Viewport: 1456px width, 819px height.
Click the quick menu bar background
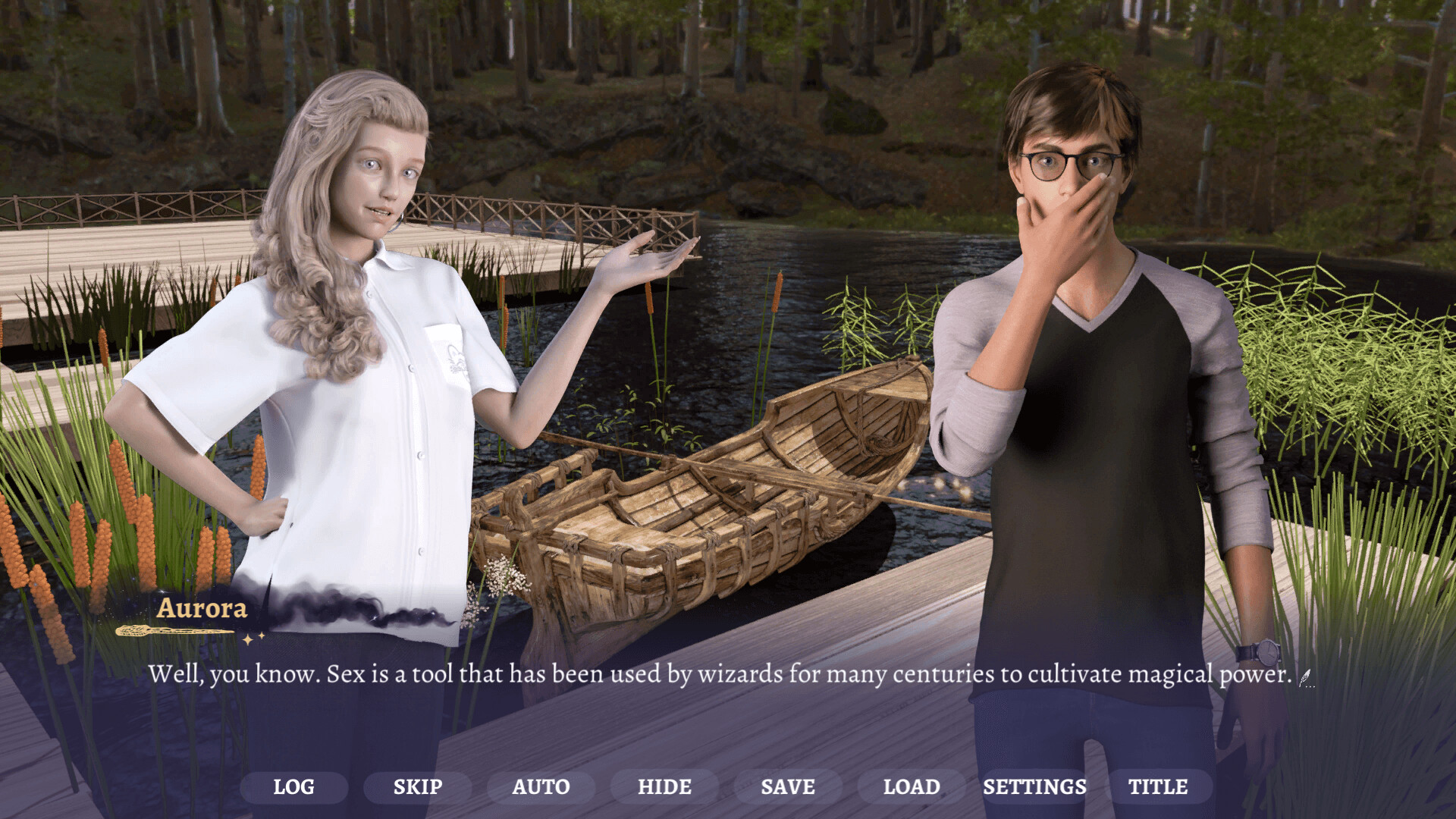[728, 786]
